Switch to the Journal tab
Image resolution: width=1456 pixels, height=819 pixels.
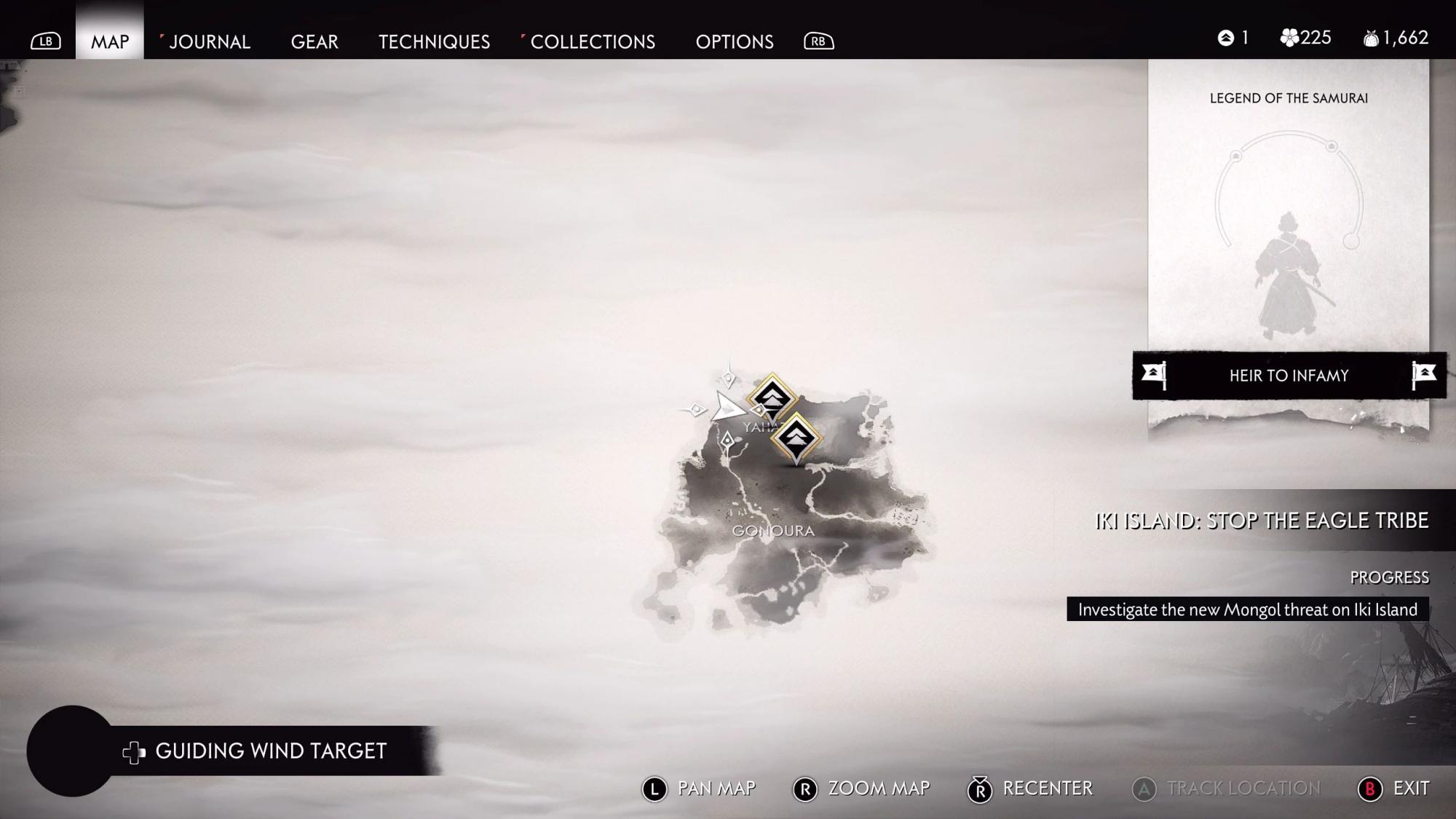tap(209, 41)
